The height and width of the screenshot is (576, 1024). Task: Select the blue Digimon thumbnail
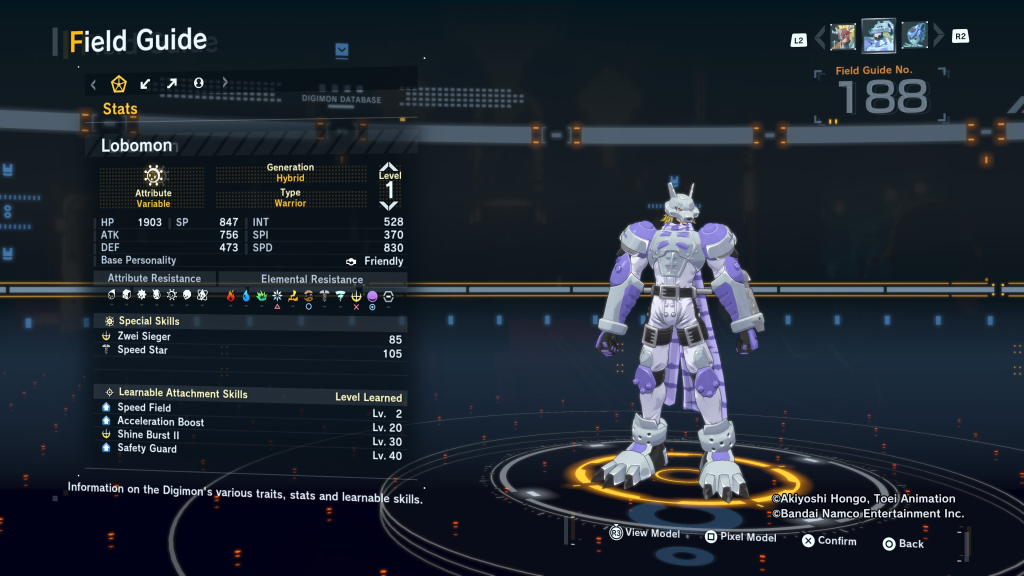[x=914, y=37]
